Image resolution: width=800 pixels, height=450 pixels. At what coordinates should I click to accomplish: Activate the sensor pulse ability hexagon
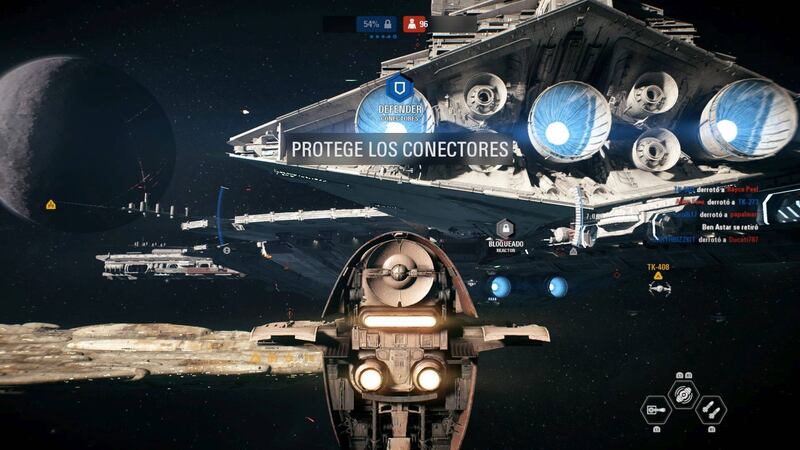[x=682, y=393]
